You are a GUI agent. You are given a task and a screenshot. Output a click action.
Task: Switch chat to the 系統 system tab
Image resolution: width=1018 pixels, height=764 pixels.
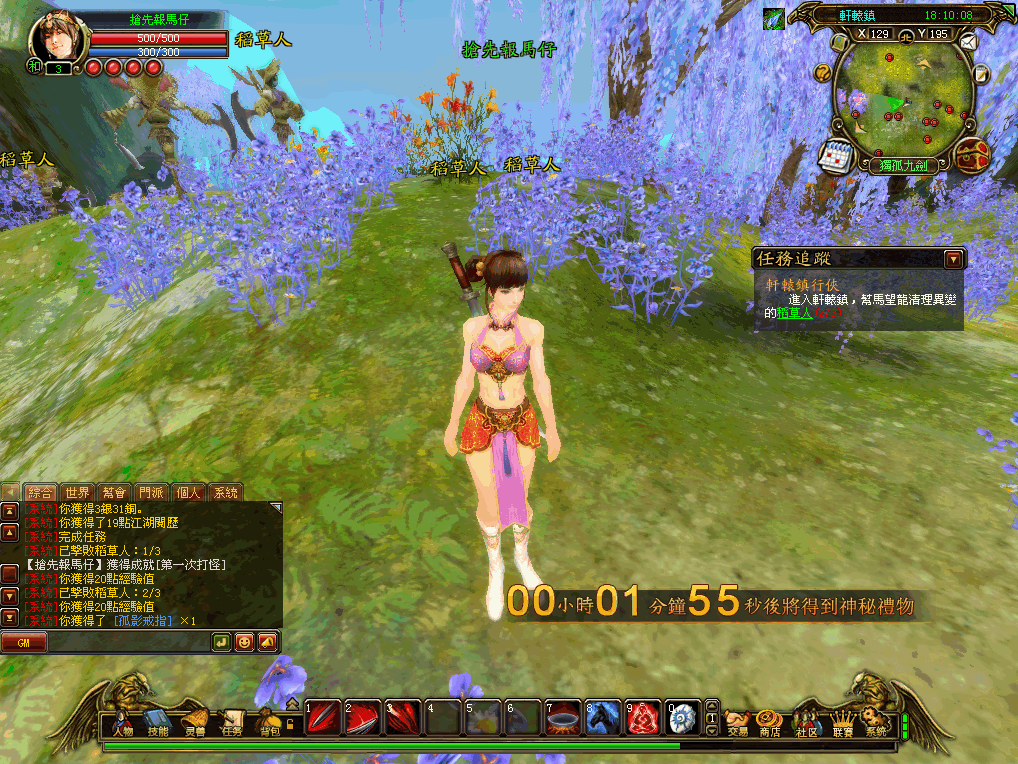click(226, 492)
